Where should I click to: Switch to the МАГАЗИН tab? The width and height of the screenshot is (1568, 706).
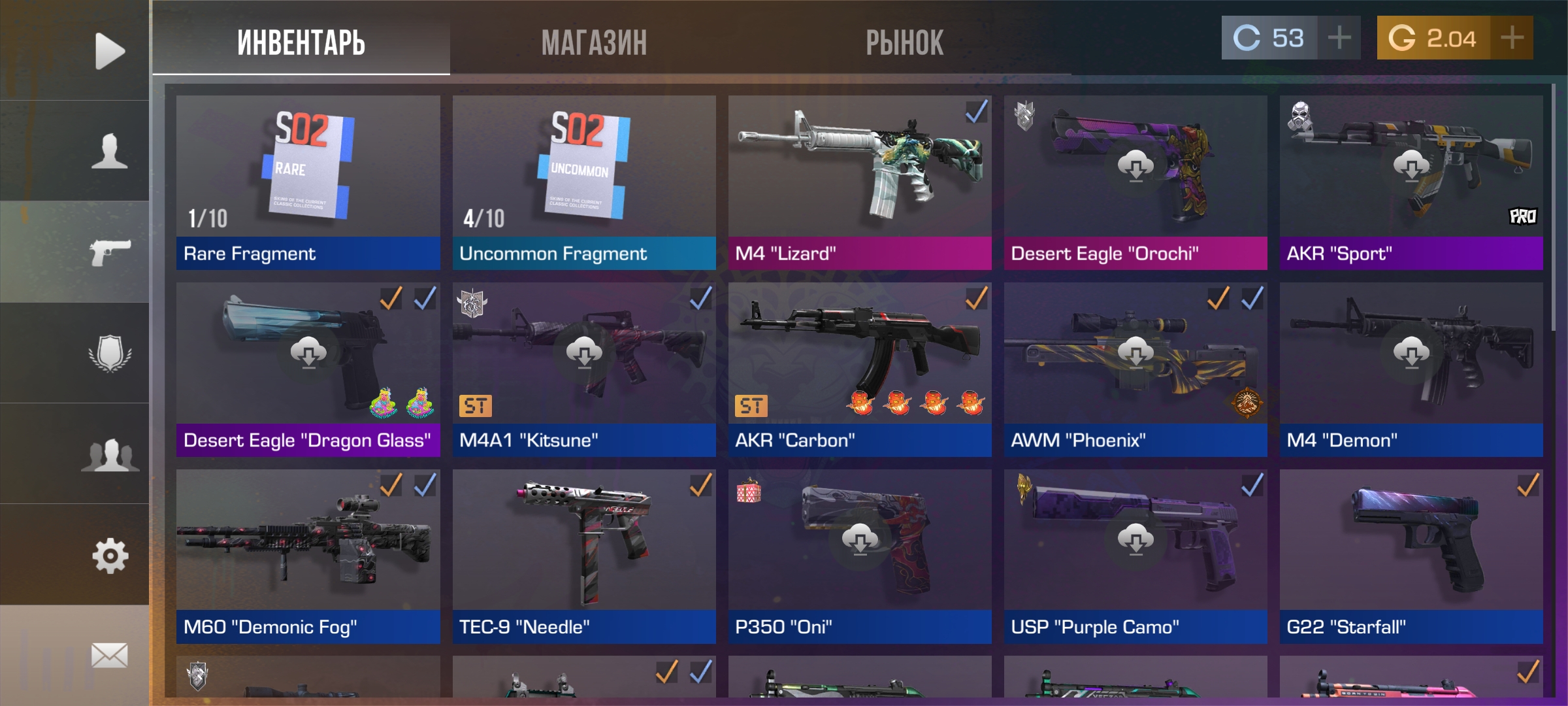[x=594, y=43]
